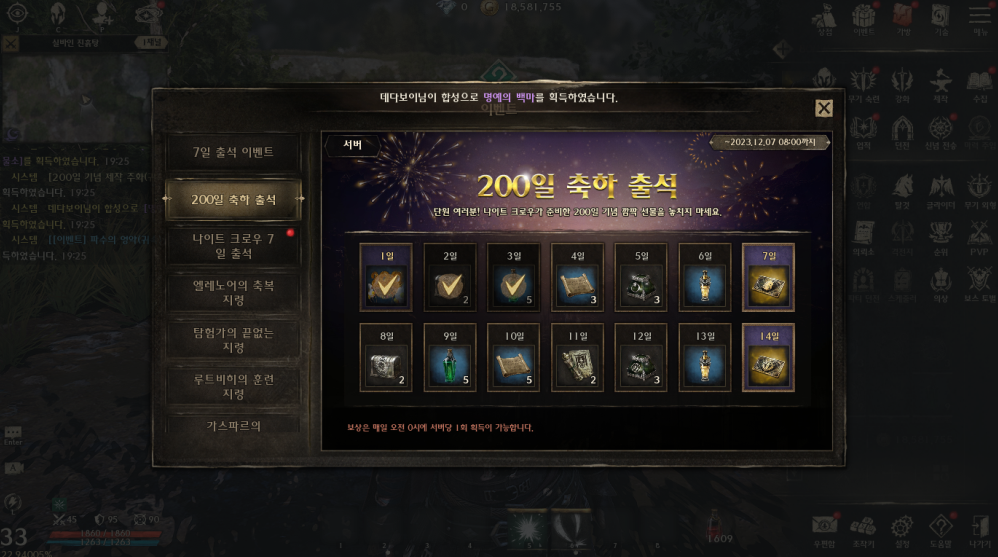Select the day 7 (7일) gold reward
Viewport: 998px width, 557px height.
768,278
